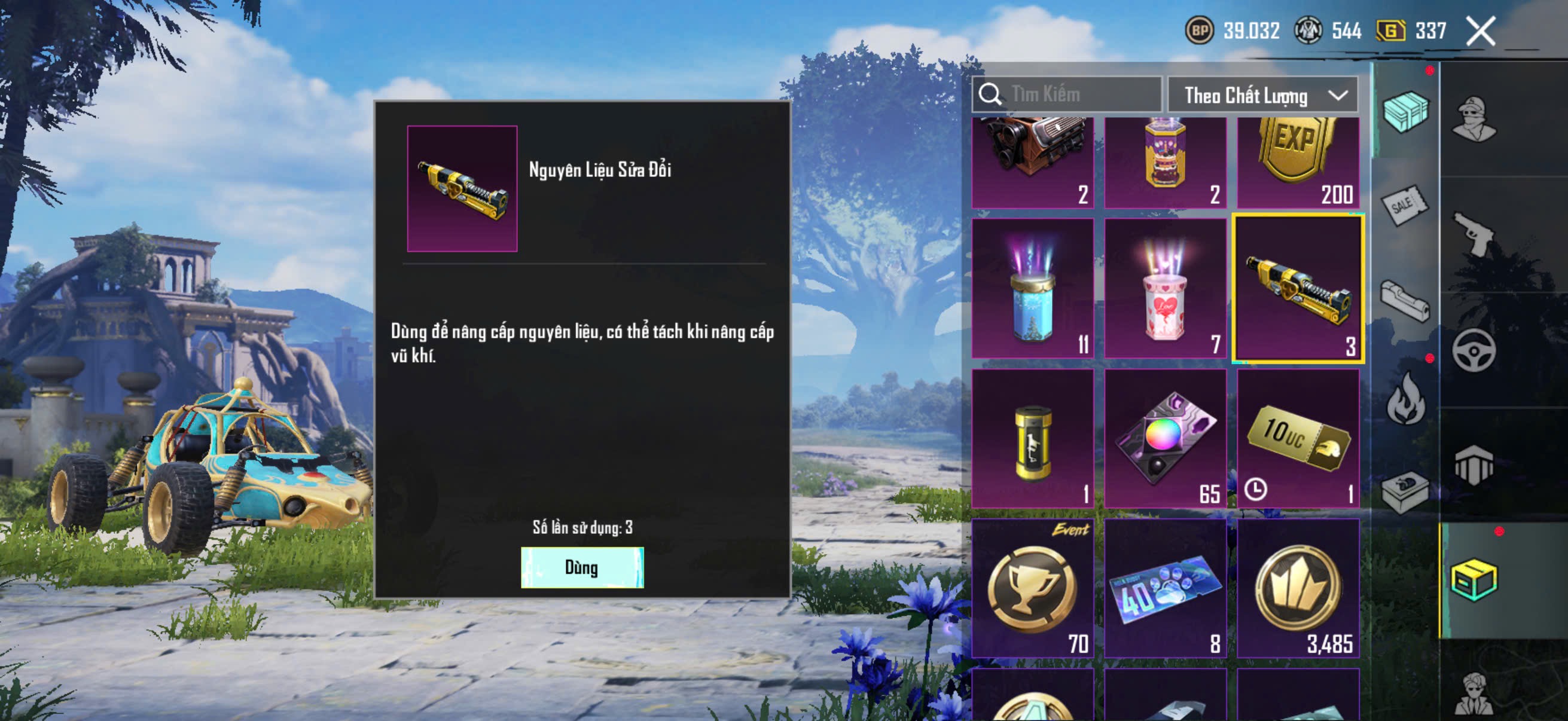
Task: Open the SALE ticket category tab
Action: tap(1405, 205)
